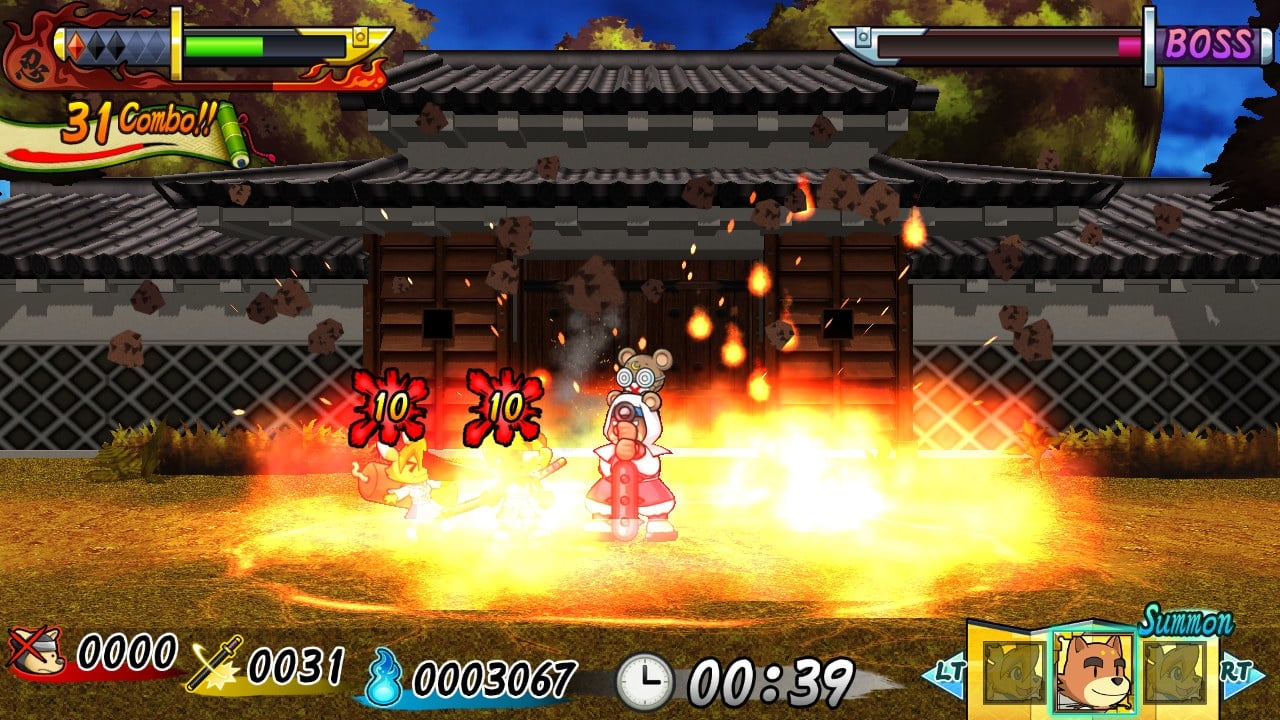Click the BOSS name label
Viewport: 1280px width, 720px height.
1207,42
